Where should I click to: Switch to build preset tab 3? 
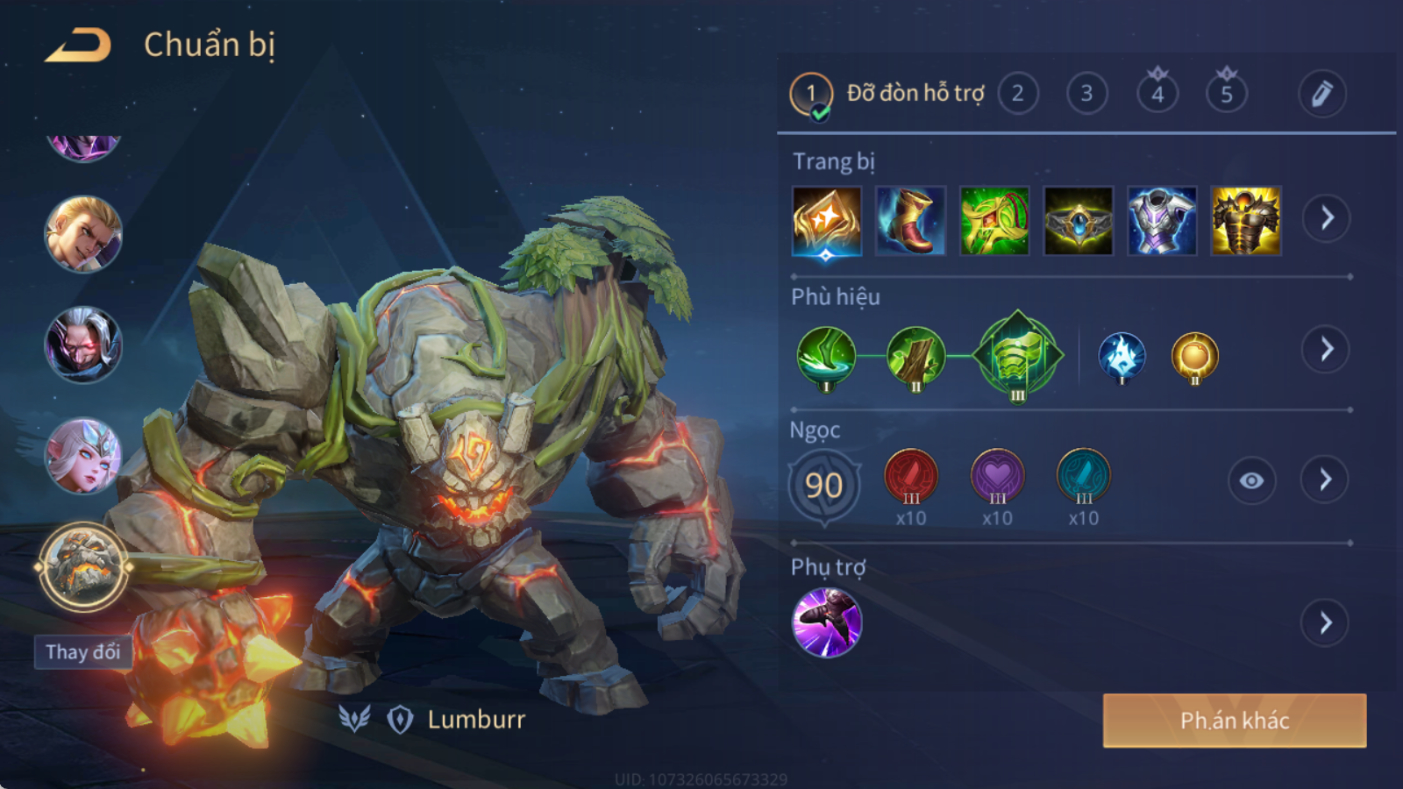pyautogui.click(x=1086, y=94)
